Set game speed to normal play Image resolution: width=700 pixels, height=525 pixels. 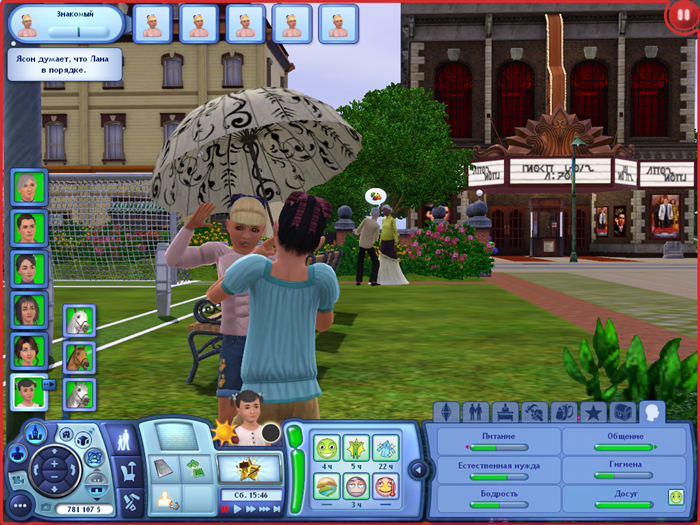[x=238, y=509]
